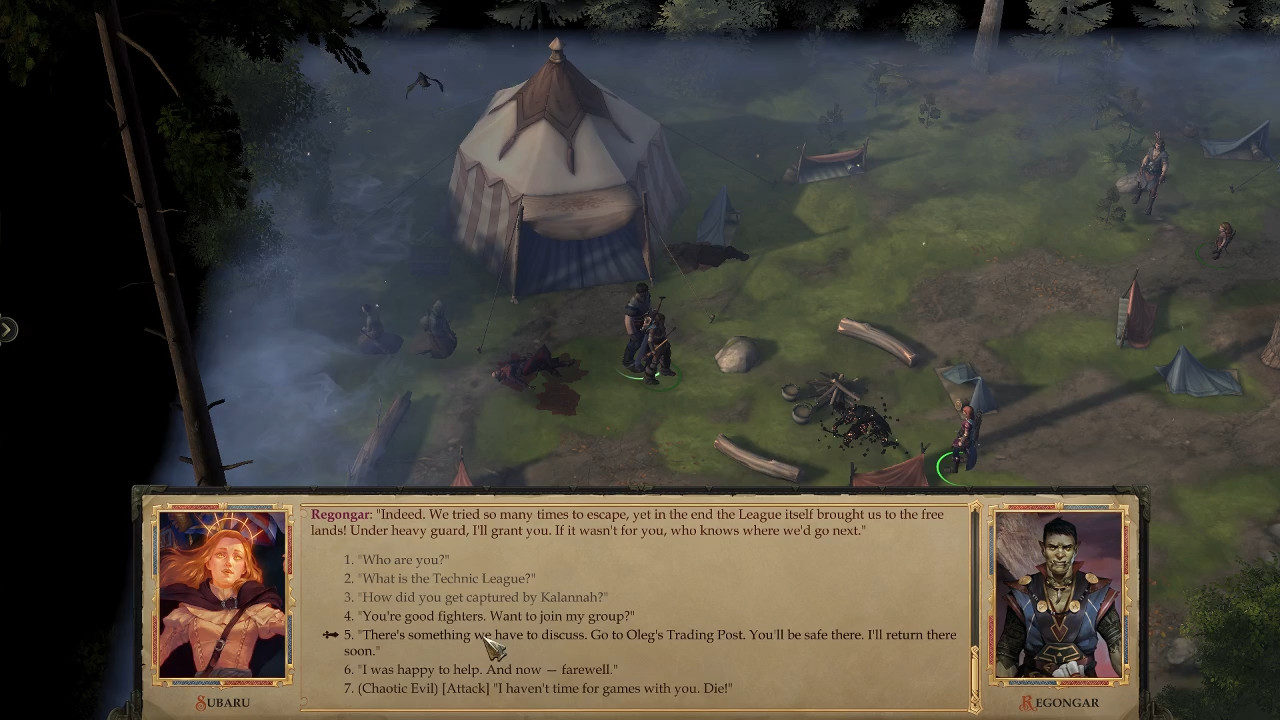Image resolution: width=1280 pixels, height=720 pixels.
Task: Pick the Chaotic Evil attack option
Action: [x=545, y=688]
